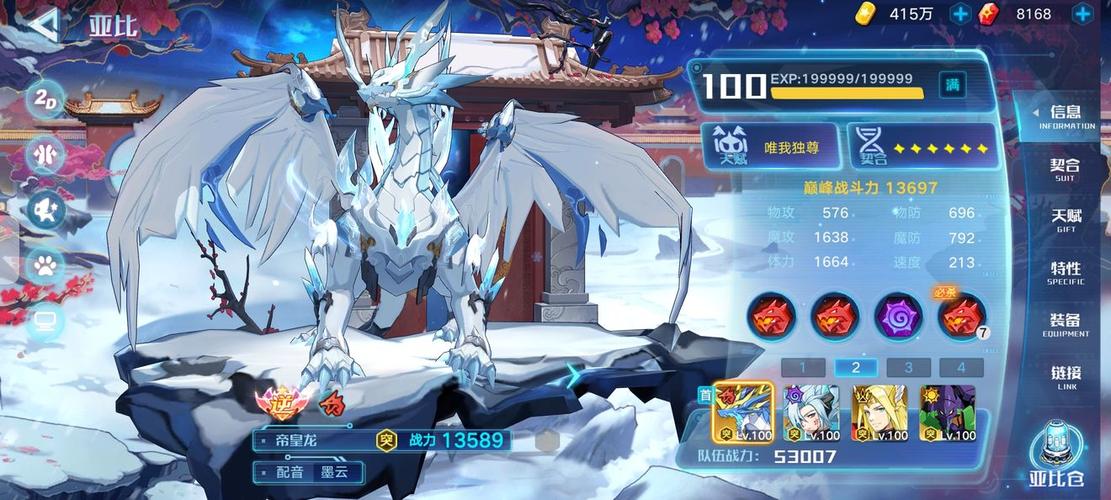Open the 契合 star rating panel
Screen dimensions: 1111x500
(922, 147)
